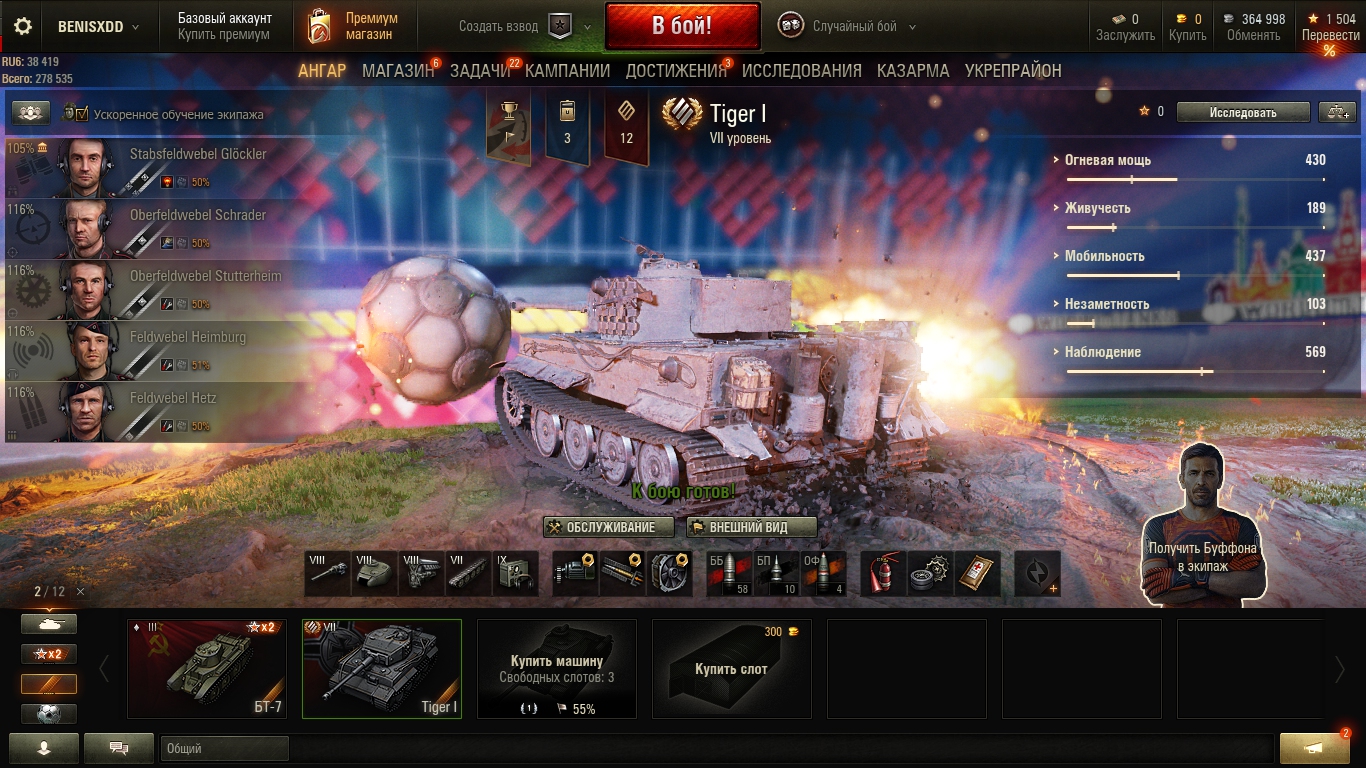Go to the КАМПАНИИ tab
The image size is (1366, 768).
click(567, 71)
